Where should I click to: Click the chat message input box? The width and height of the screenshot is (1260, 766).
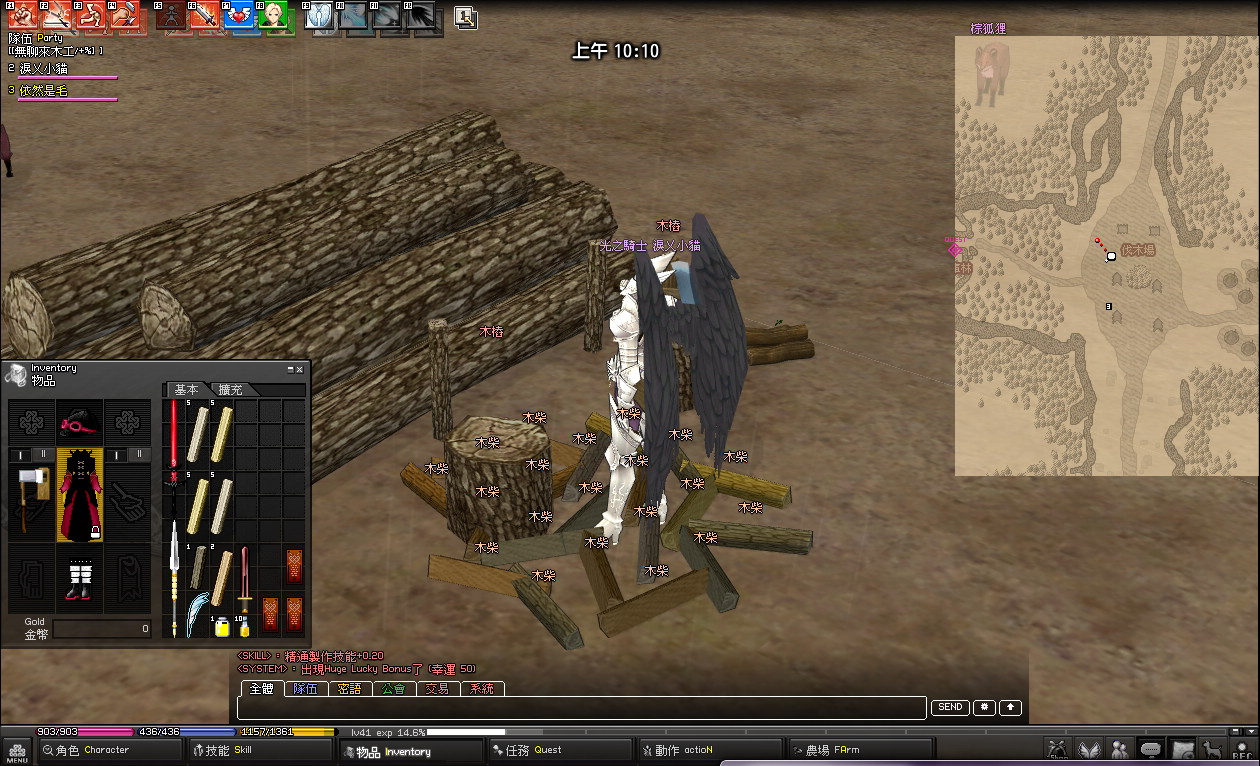pos(580,708)
